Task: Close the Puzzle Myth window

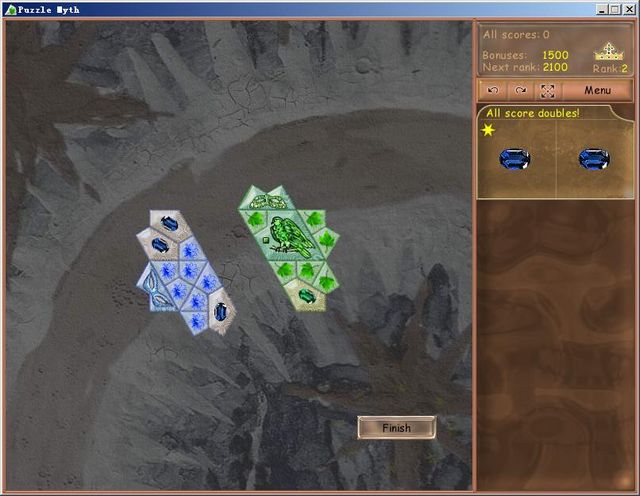Action: (629, 9)
